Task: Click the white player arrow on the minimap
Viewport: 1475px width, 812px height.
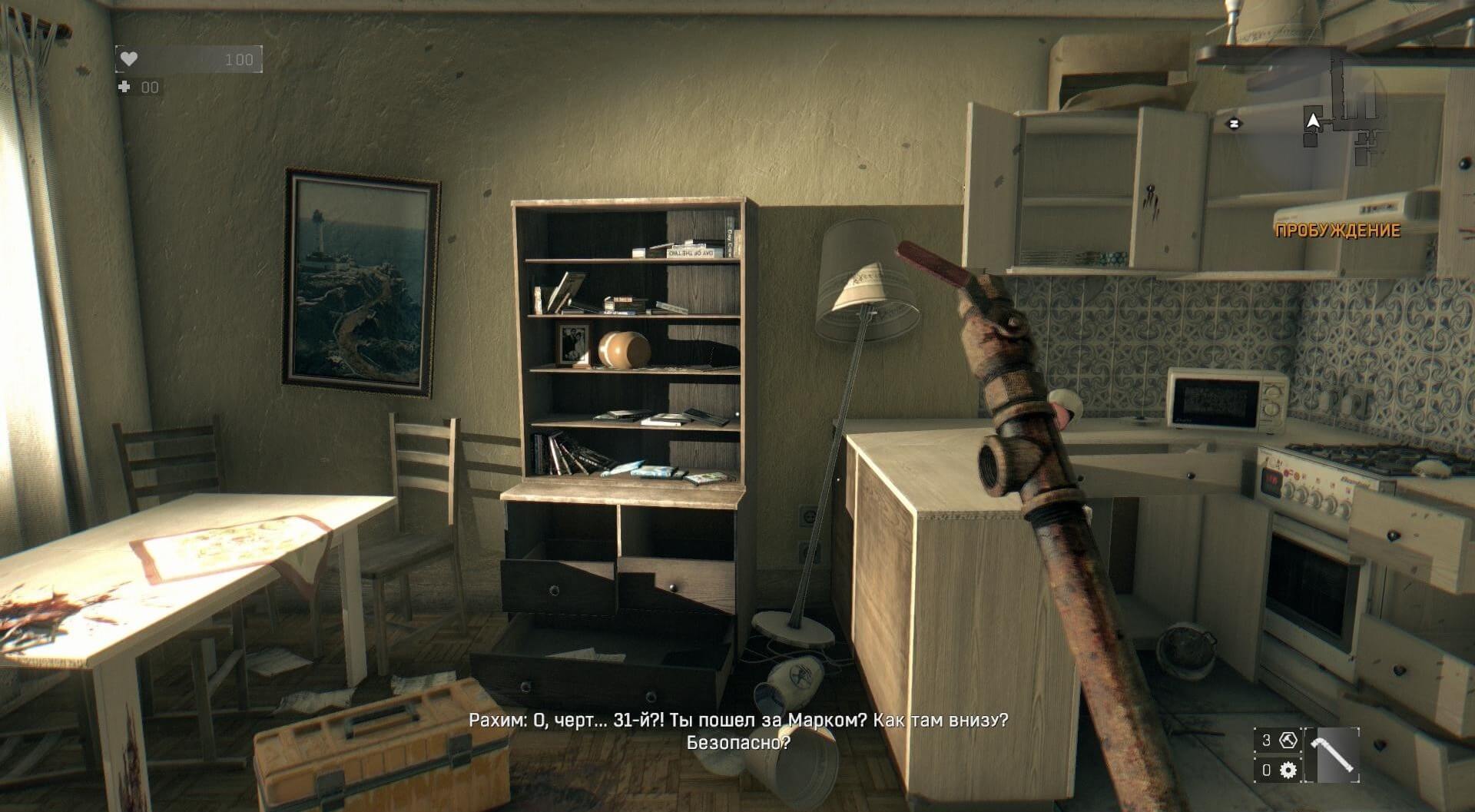Action: pyautogui.click(x=1314, y=121)
